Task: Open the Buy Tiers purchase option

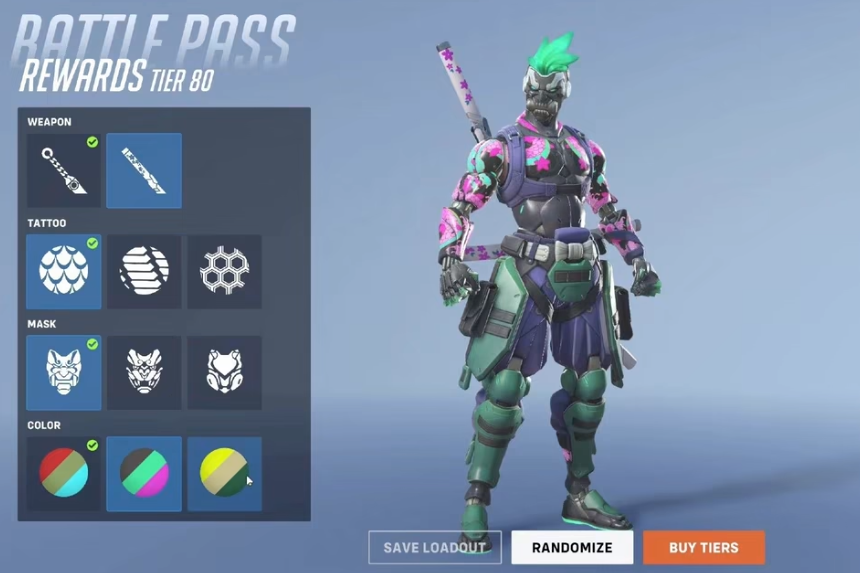Action: pos(703,547)
